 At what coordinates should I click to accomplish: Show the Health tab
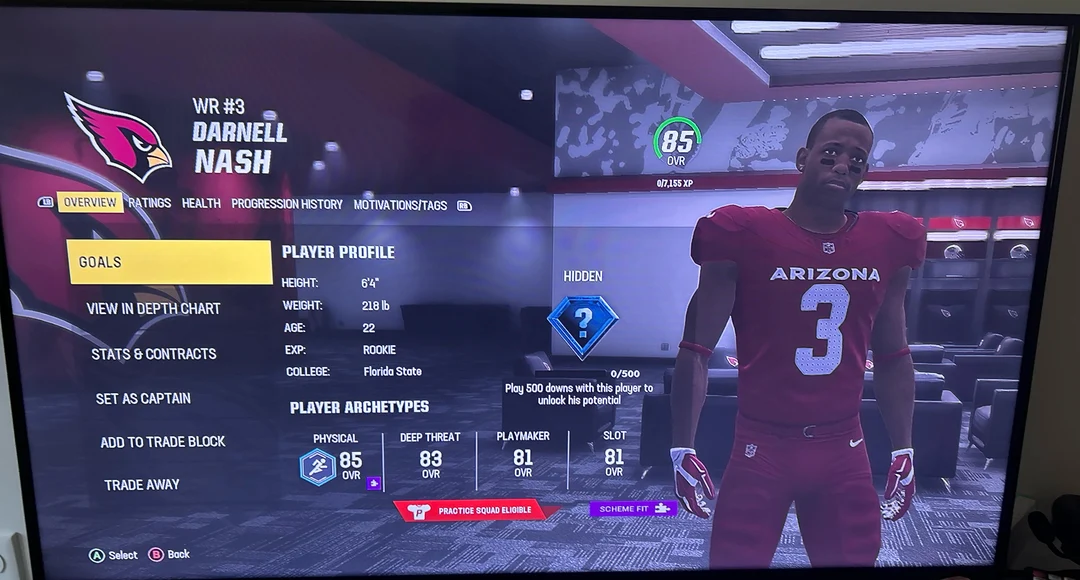[201, 203]
